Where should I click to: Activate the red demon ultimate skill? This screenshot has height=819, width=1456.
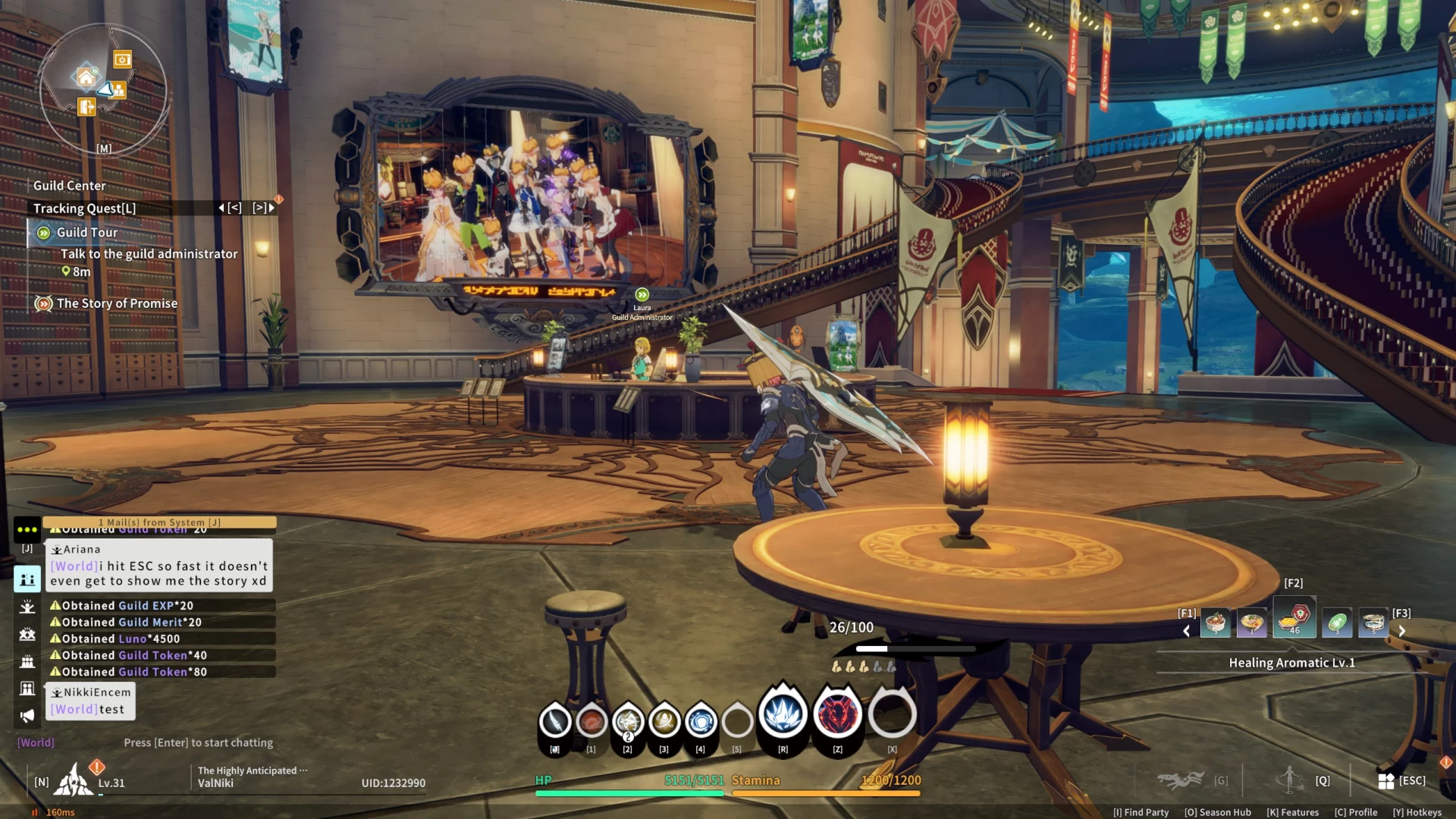coord(837,714)
